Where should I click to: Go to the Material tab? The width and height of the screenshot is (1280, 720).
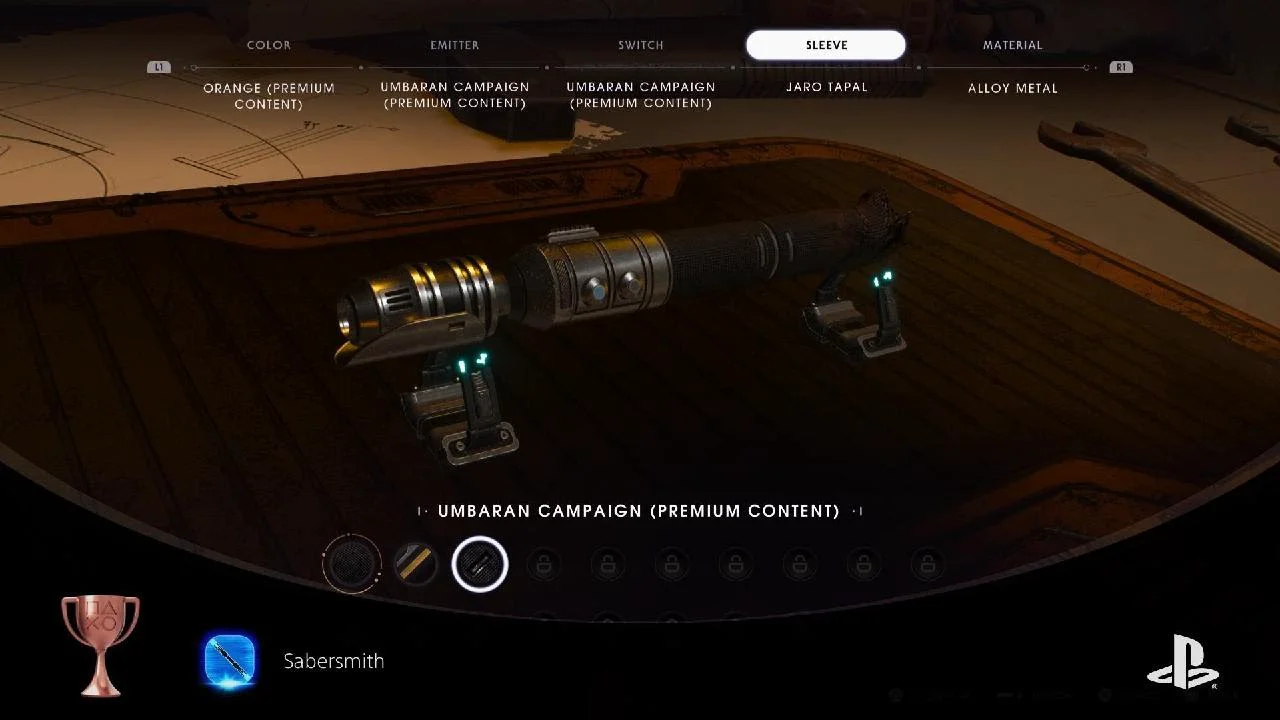click(x=1012, y=45)
